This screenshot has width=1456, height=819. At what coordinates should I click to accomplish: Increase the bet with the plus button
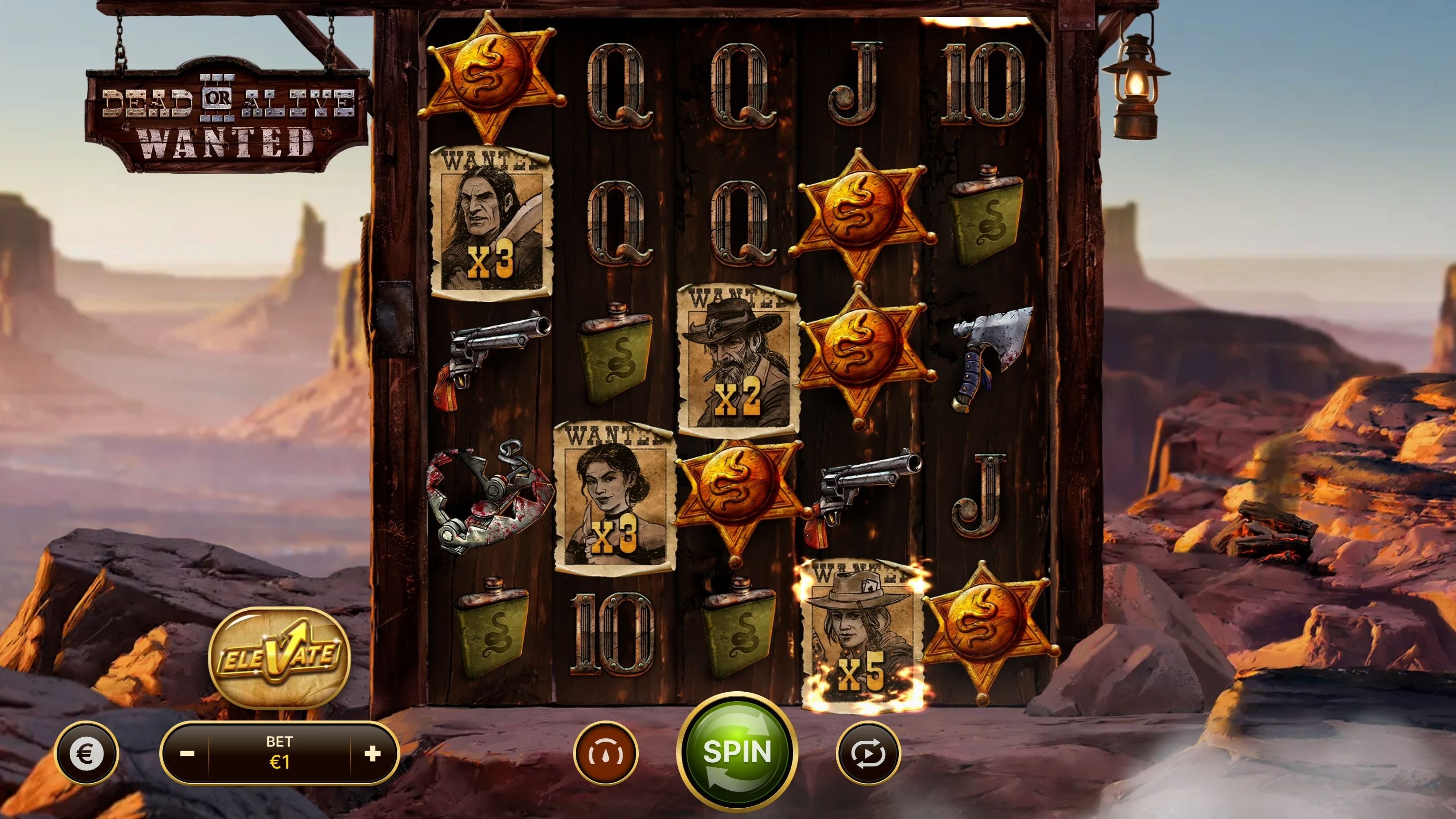pyautogui.click(x=372, y=753)
